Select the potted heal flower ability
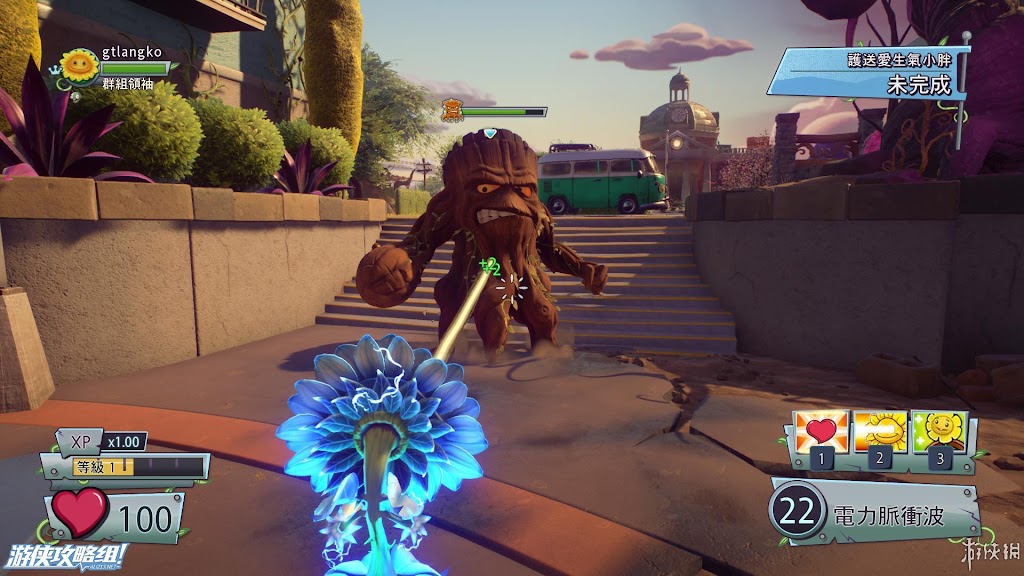1024x576 pixels. [x=938, y=431]
